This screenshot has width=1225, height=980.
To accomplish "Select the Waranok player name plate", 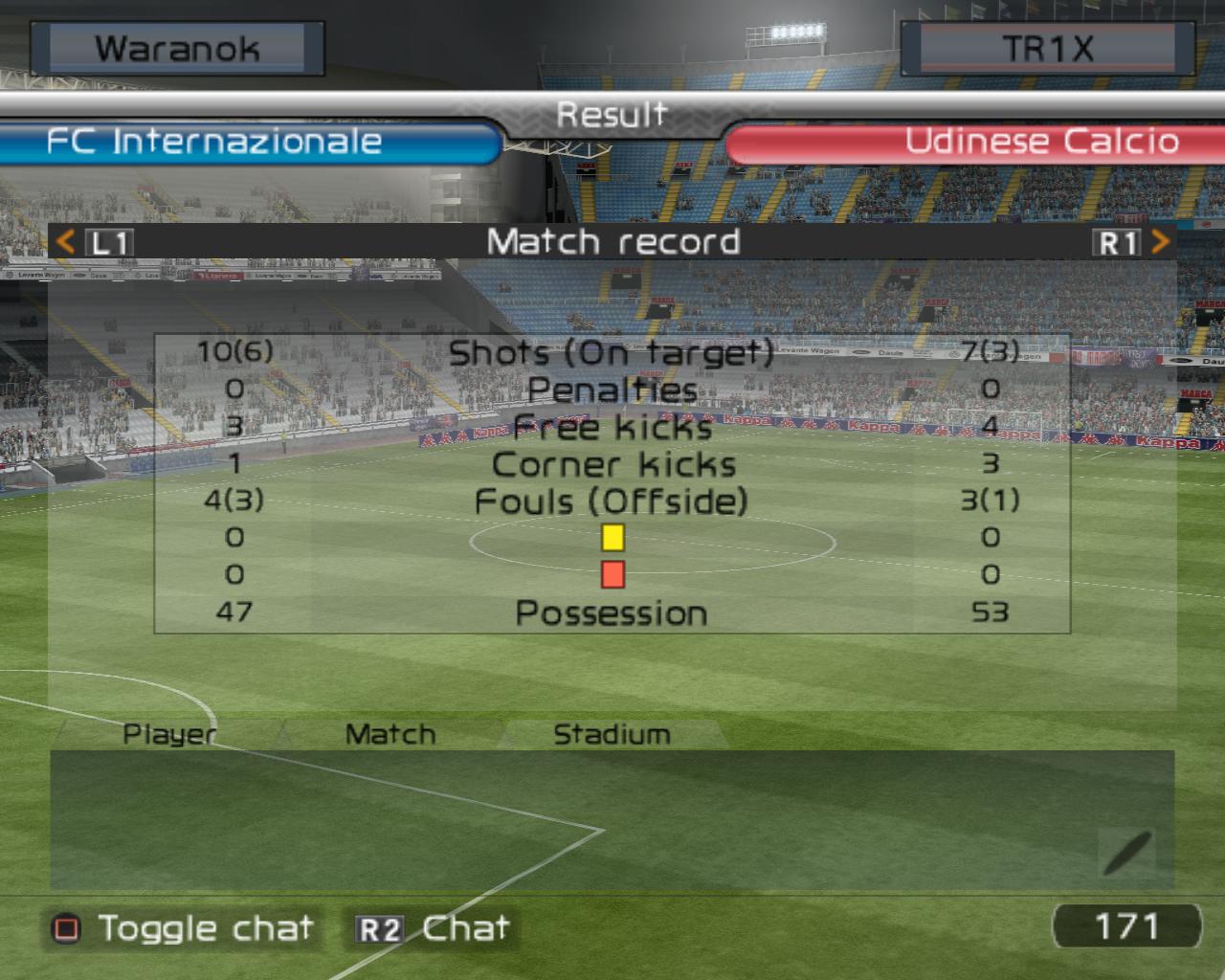I will 177,49.
